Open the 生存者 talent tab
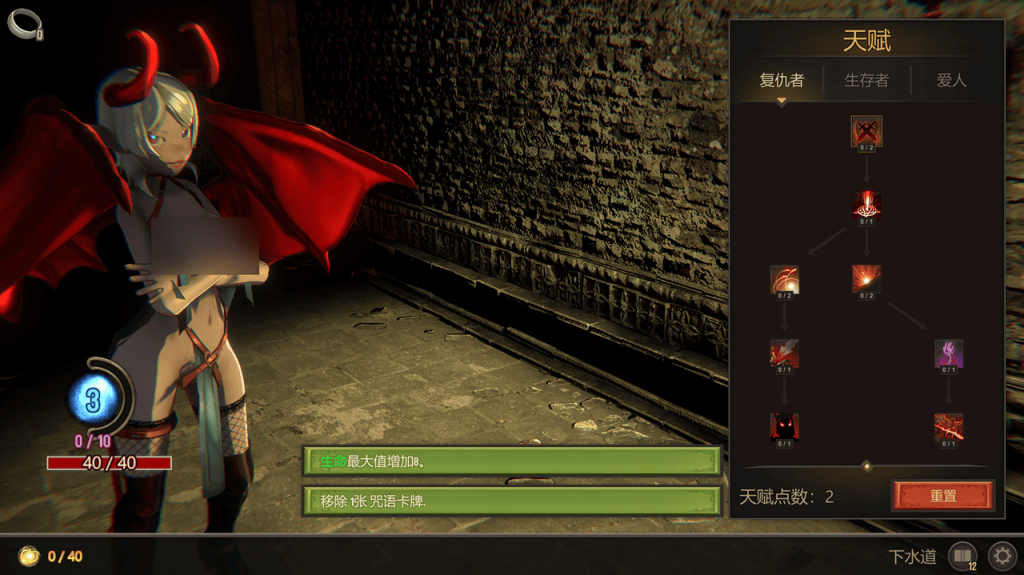The width and height of the screenshot is (1024, 575). [866, 81]
